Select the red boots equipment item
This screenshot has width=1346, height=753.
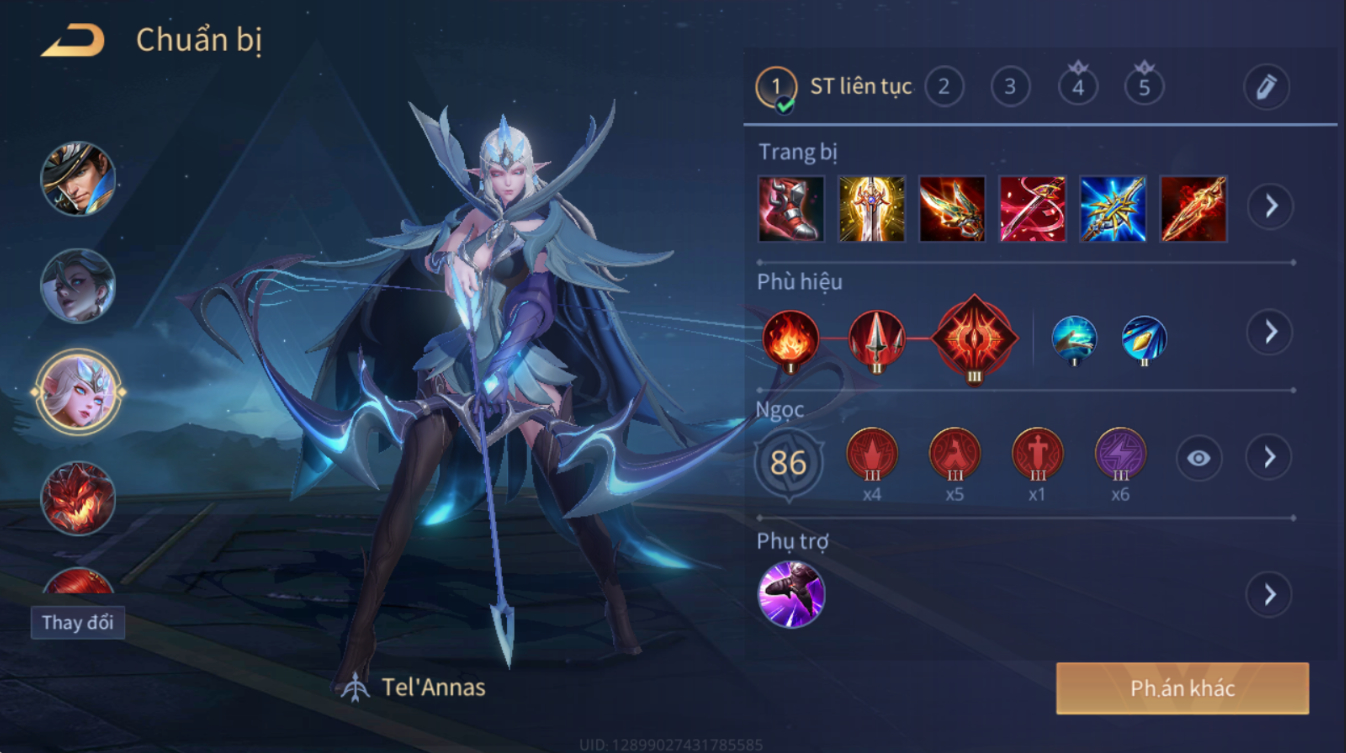point(791,209)
